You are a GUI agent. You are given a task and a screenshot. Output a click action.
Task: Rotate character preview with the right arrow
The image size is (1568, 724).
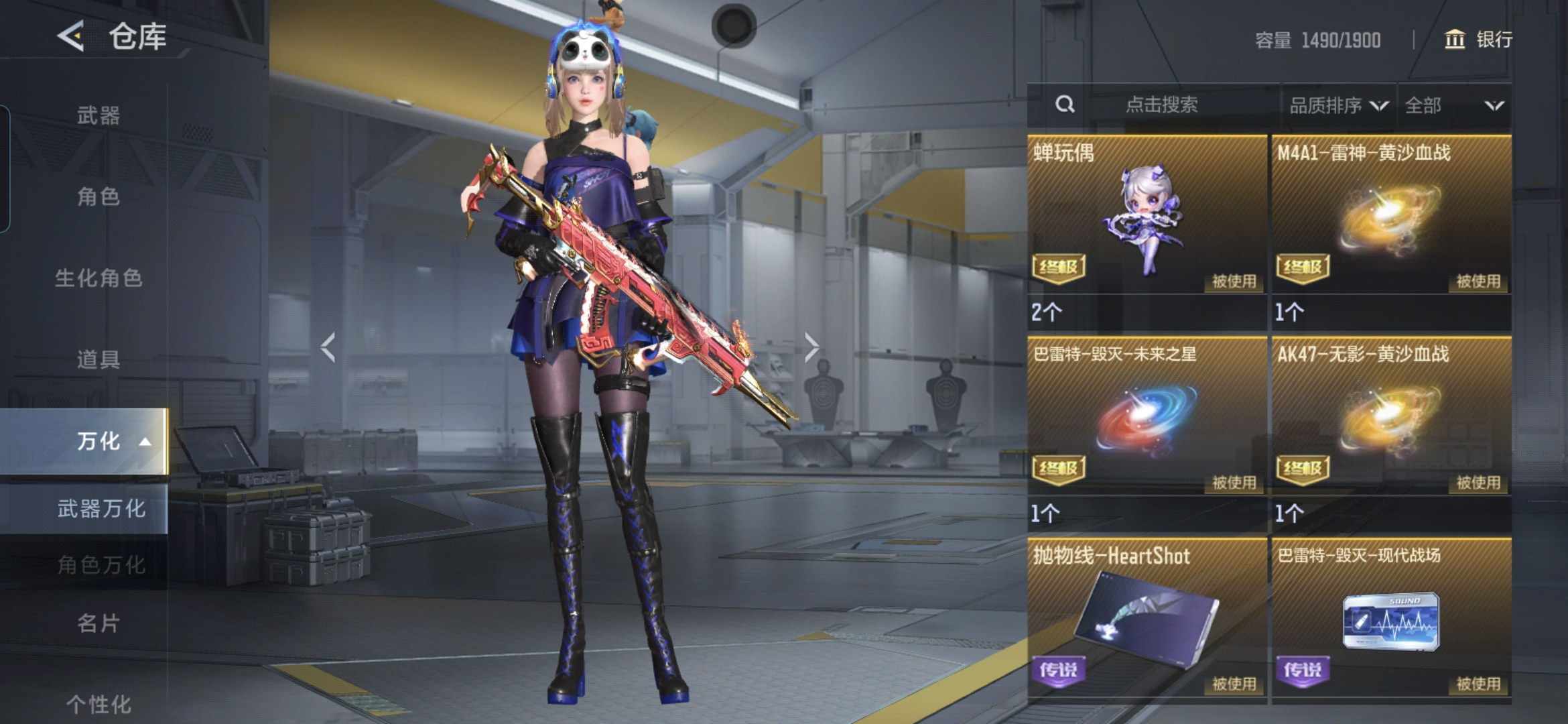(811, 347)
